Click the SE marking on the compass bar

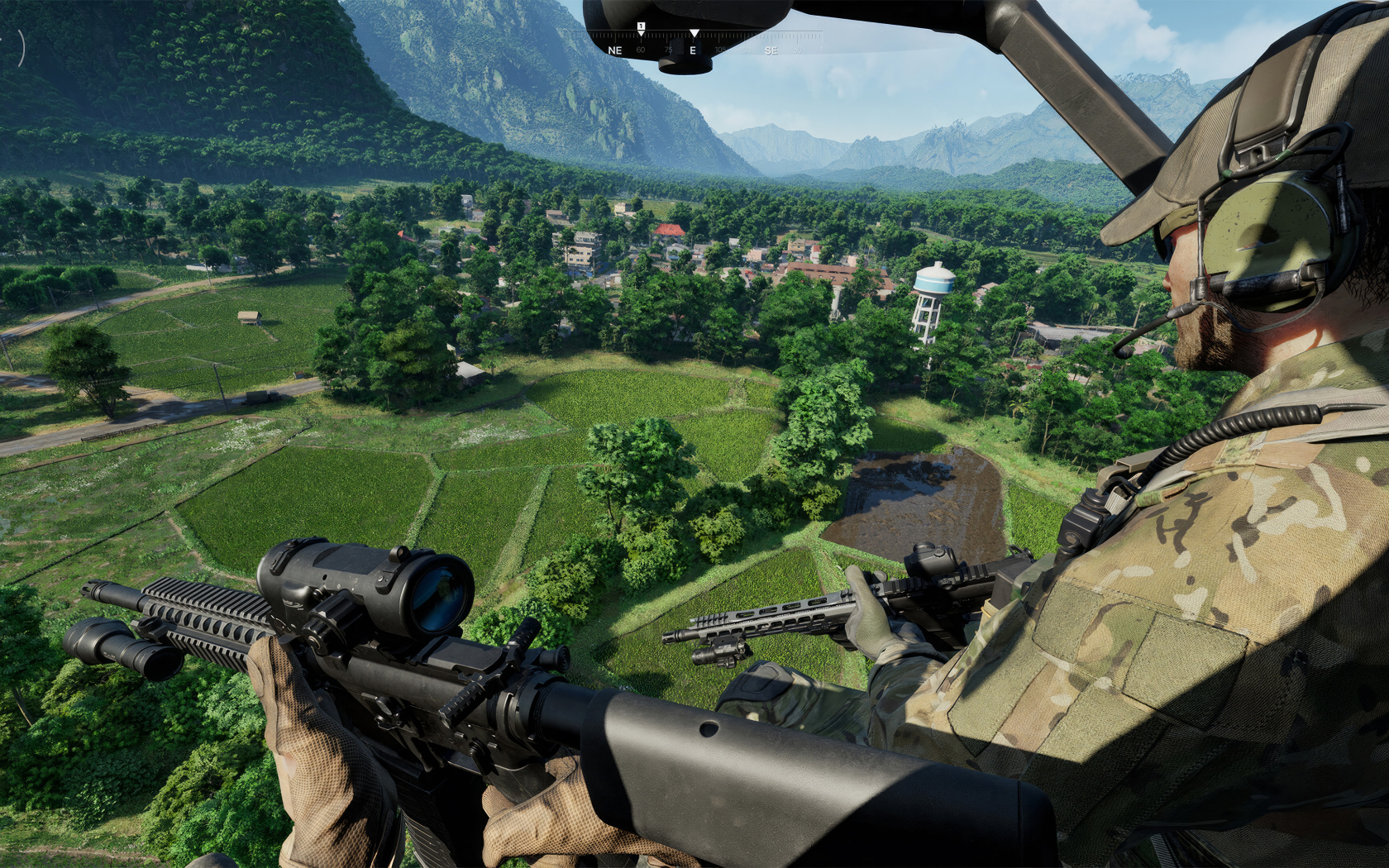point(772,50)
